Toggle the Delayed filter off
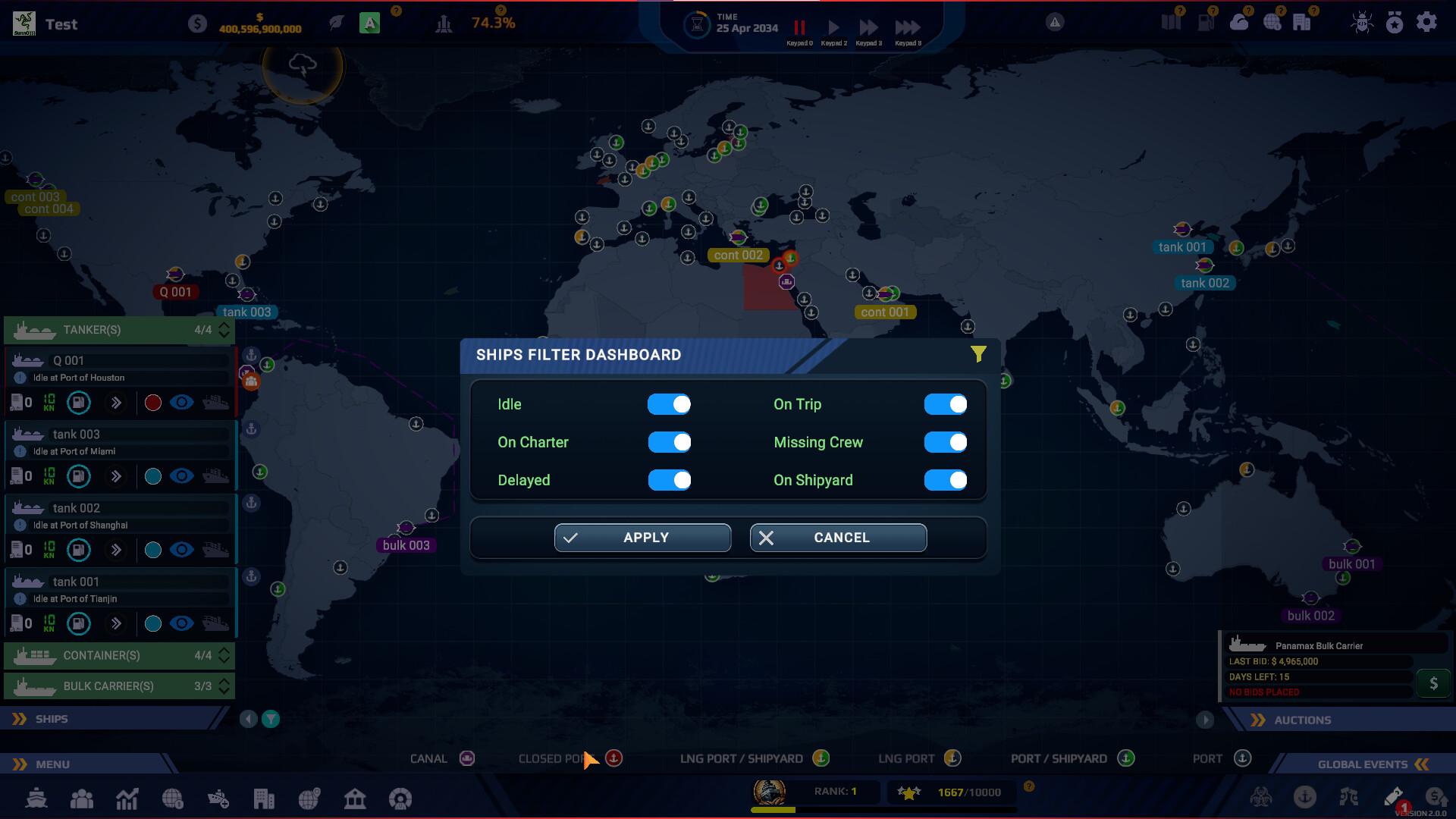This screenshot has height=819, width=1456. 670,480
